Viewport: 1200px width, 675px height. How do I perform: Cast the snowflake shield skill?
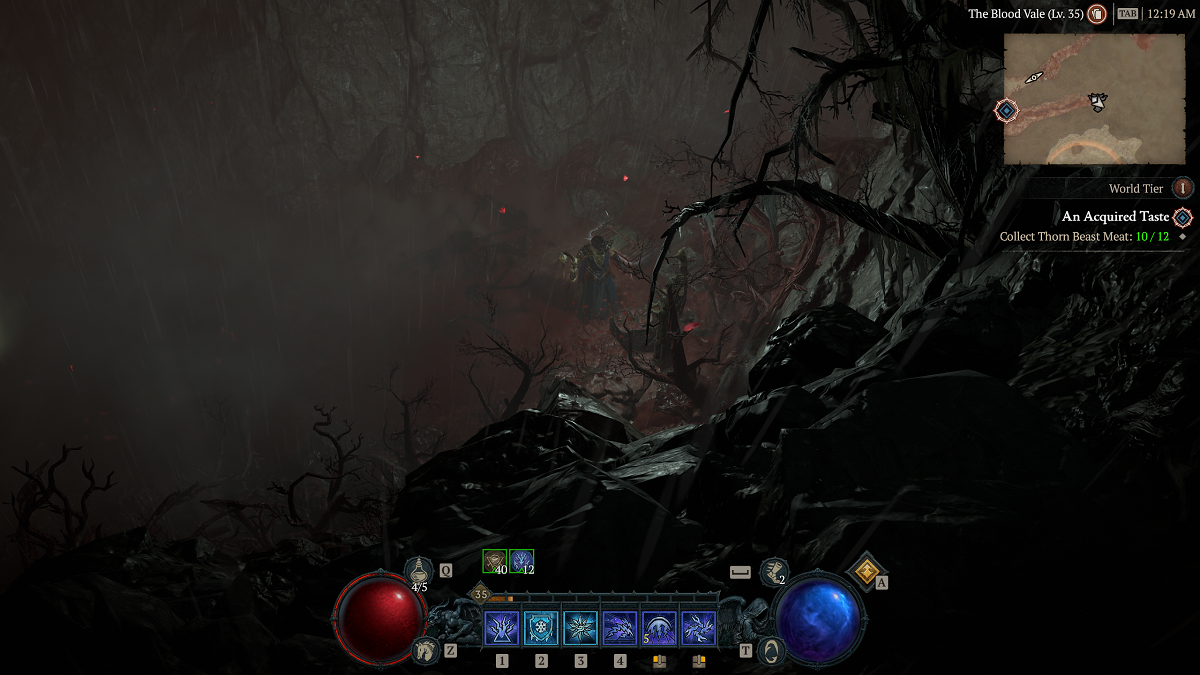pos(541,629)
